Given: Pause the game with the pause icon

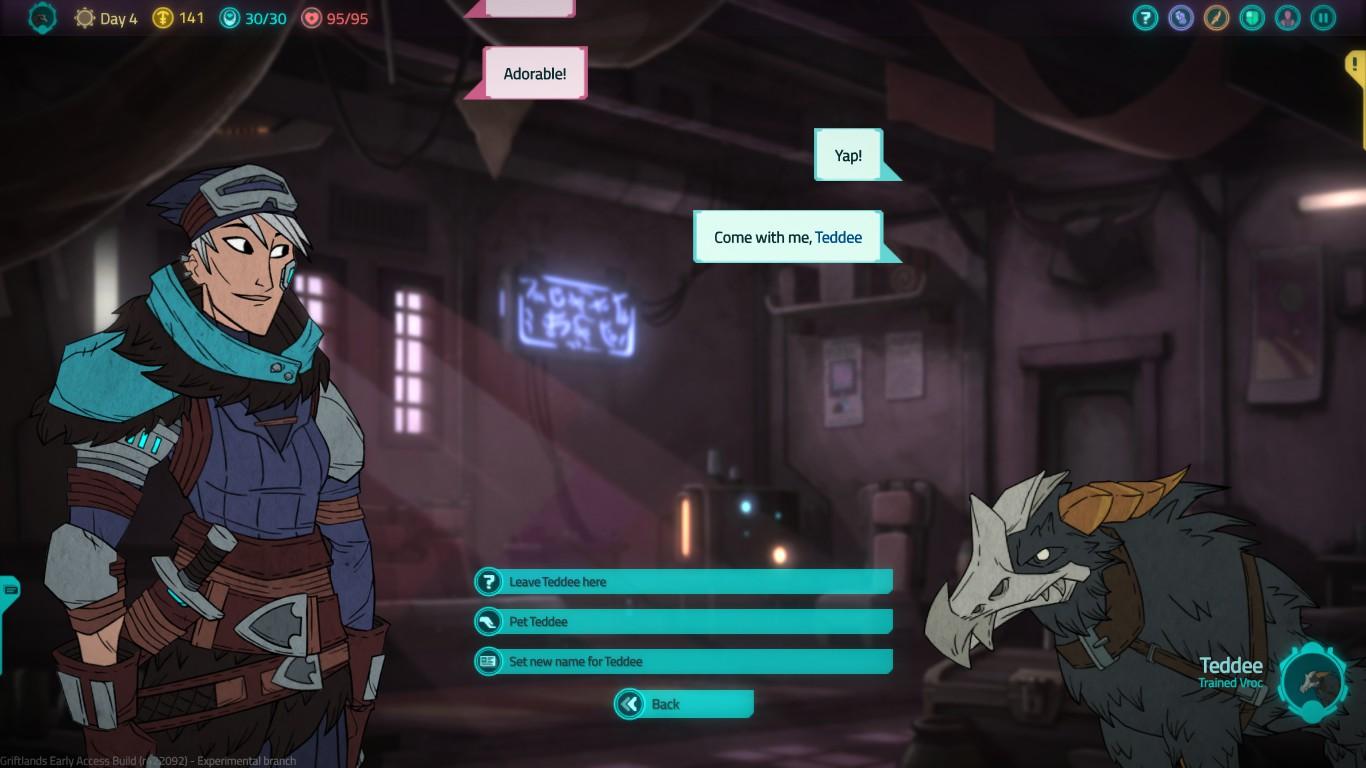Looking at the screenshot, I should pyautogui.click(x=1323, y=18).
